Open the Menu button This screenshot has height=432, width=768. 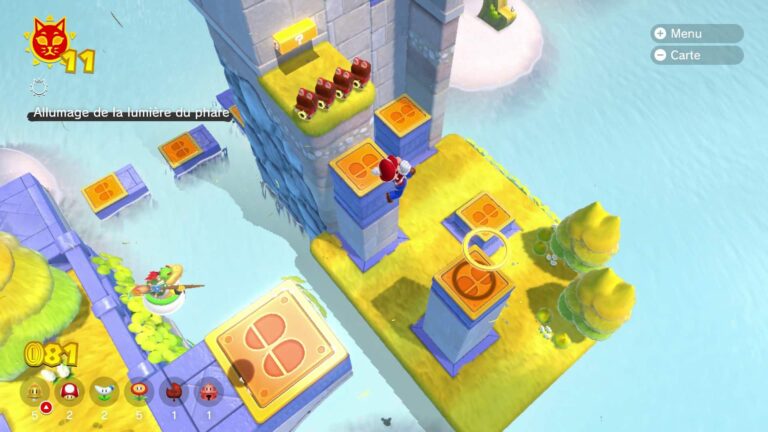tap(697, 33)
